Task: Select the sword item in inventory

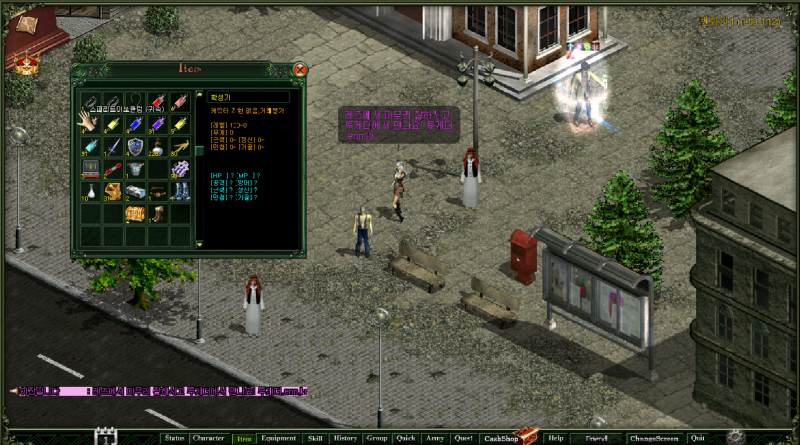Action: pyautogui.click(x=112, y=147)
